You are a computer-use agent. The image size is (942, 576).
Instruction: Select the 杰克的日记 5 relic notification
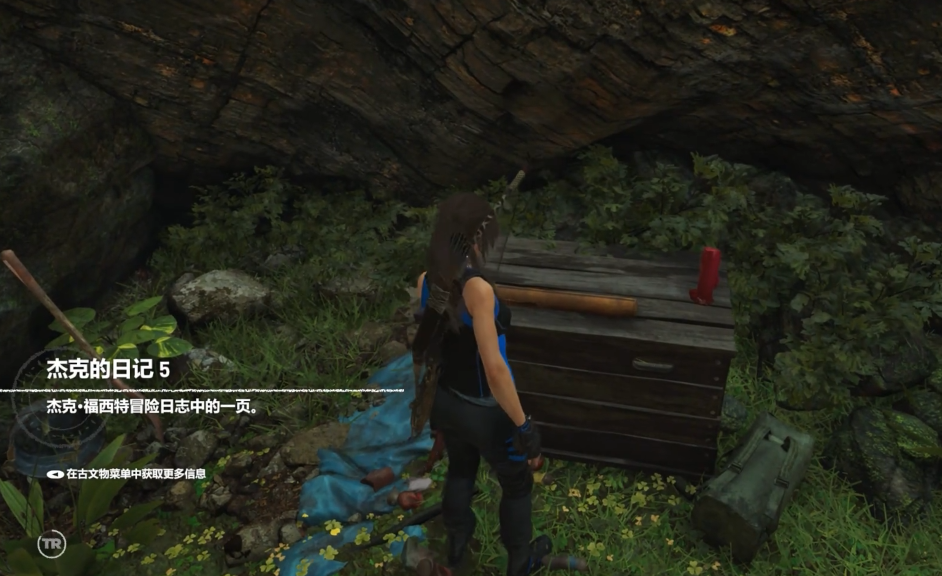pos(108,369)
